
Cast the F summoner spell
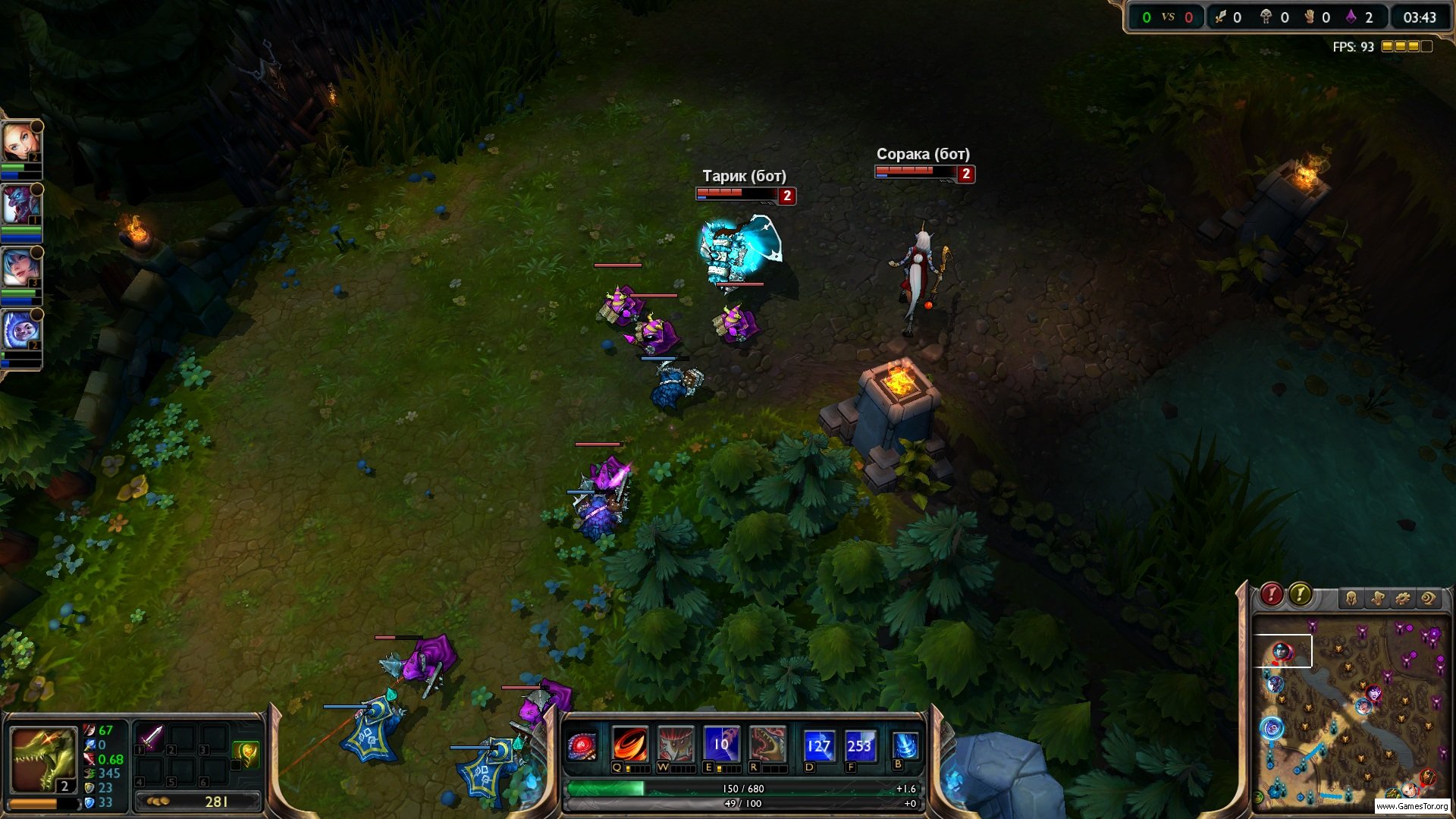(860, 745)
